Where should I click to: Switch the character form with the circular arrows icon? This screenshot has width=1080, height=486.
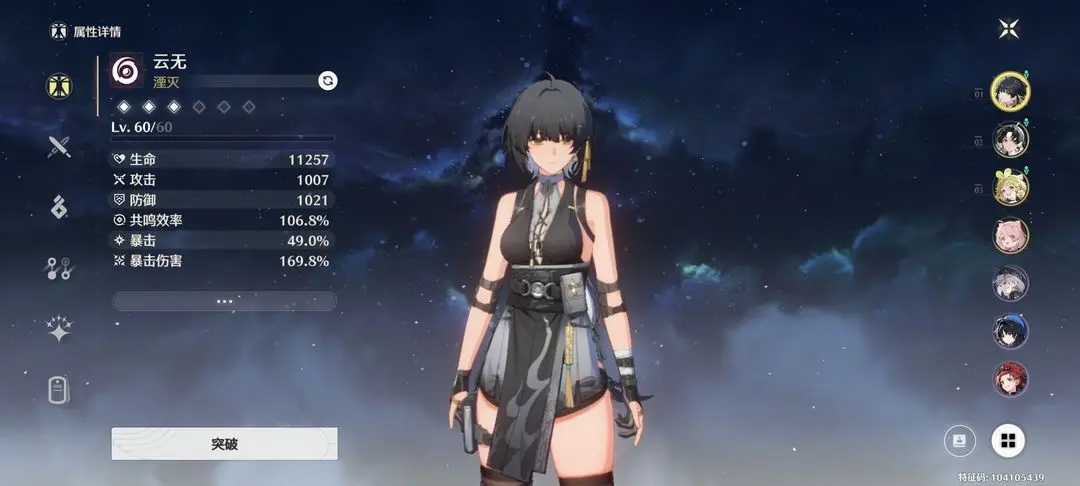click(327, 80)
